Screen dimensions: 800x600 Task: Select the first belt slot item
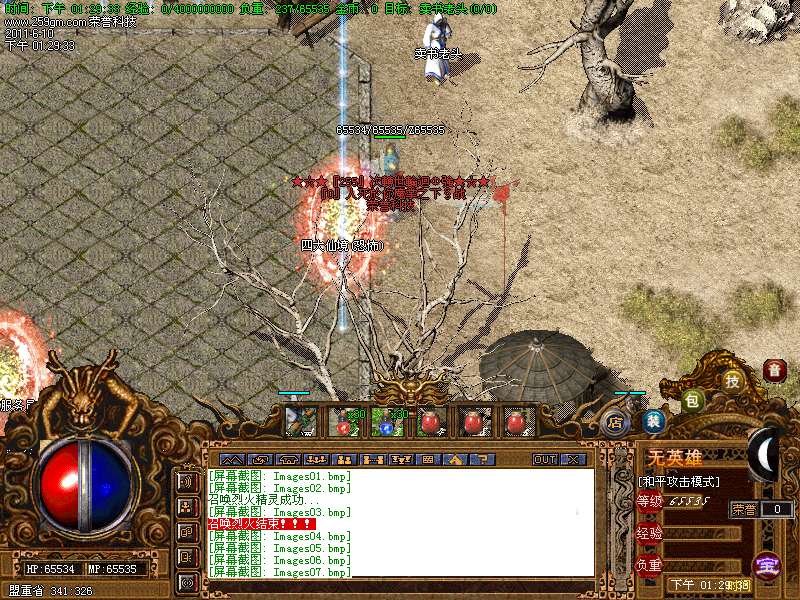pos(300,422)
